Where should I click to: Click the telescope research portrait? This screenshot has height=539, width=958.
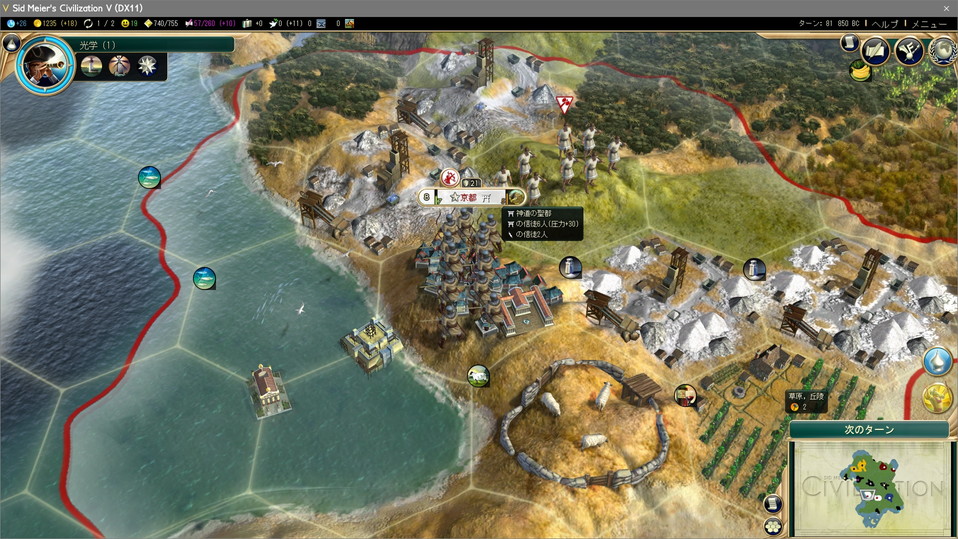click(46, 65)
